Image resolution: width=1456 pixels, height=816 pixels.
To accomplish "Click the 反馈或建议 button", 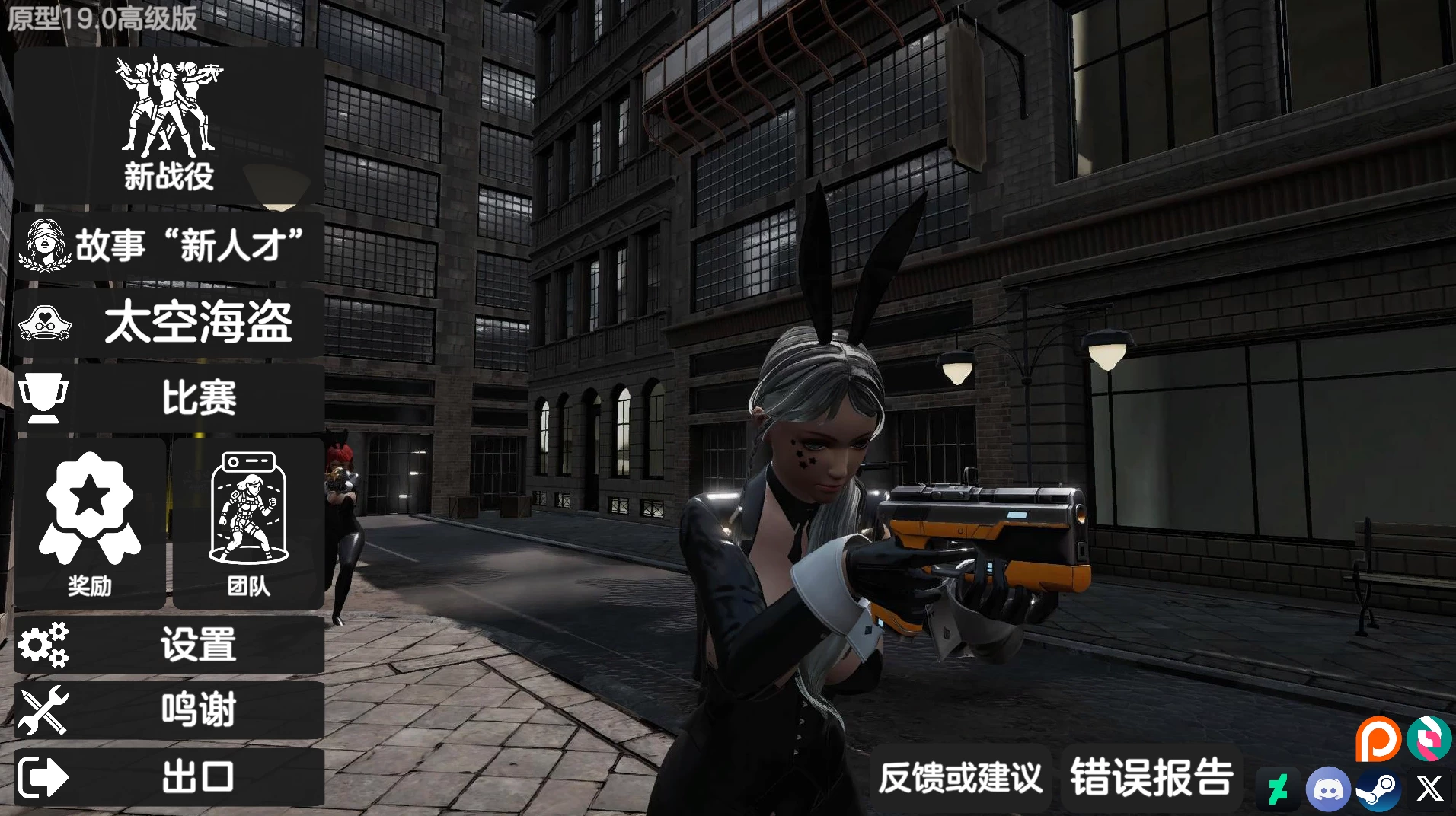I will 961,777.
